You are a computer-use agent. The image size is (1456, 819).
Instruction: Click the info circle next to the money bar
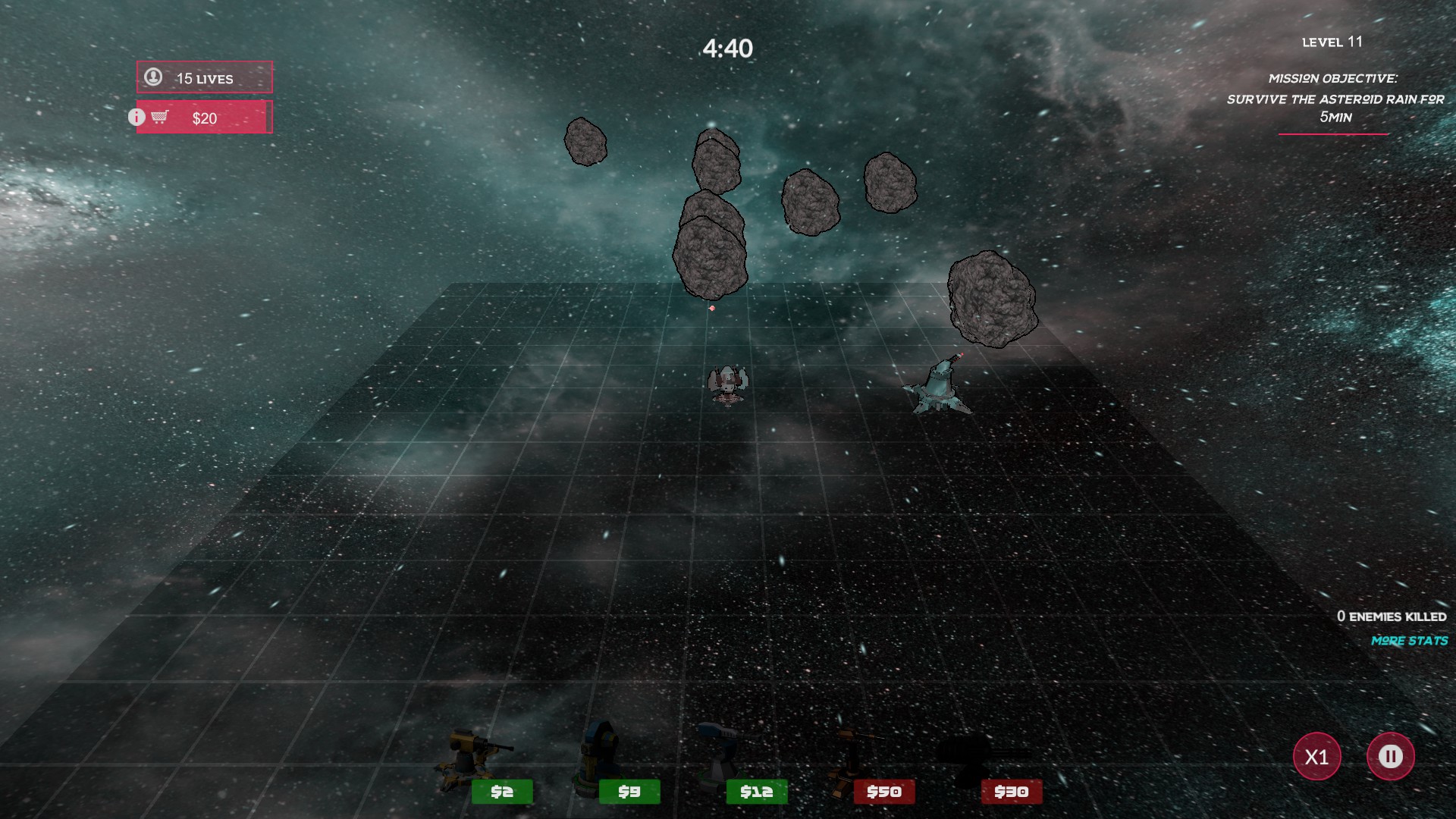click(136, 118)
